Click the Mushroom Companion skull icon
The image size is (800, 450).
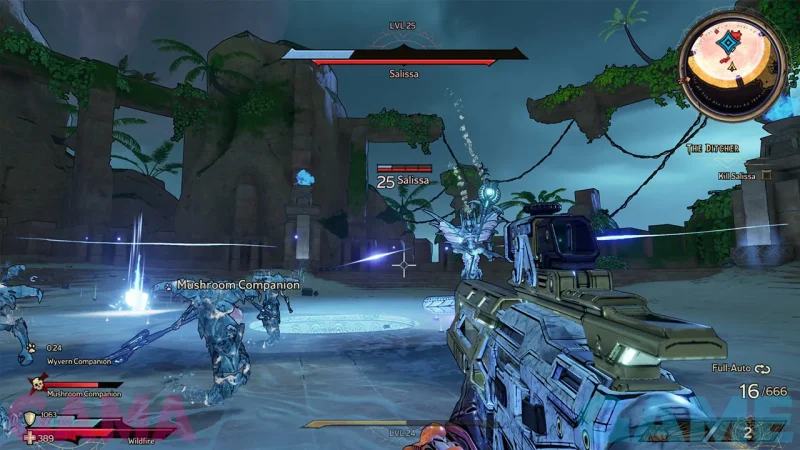pyautogui.click(x=37, y=382)
